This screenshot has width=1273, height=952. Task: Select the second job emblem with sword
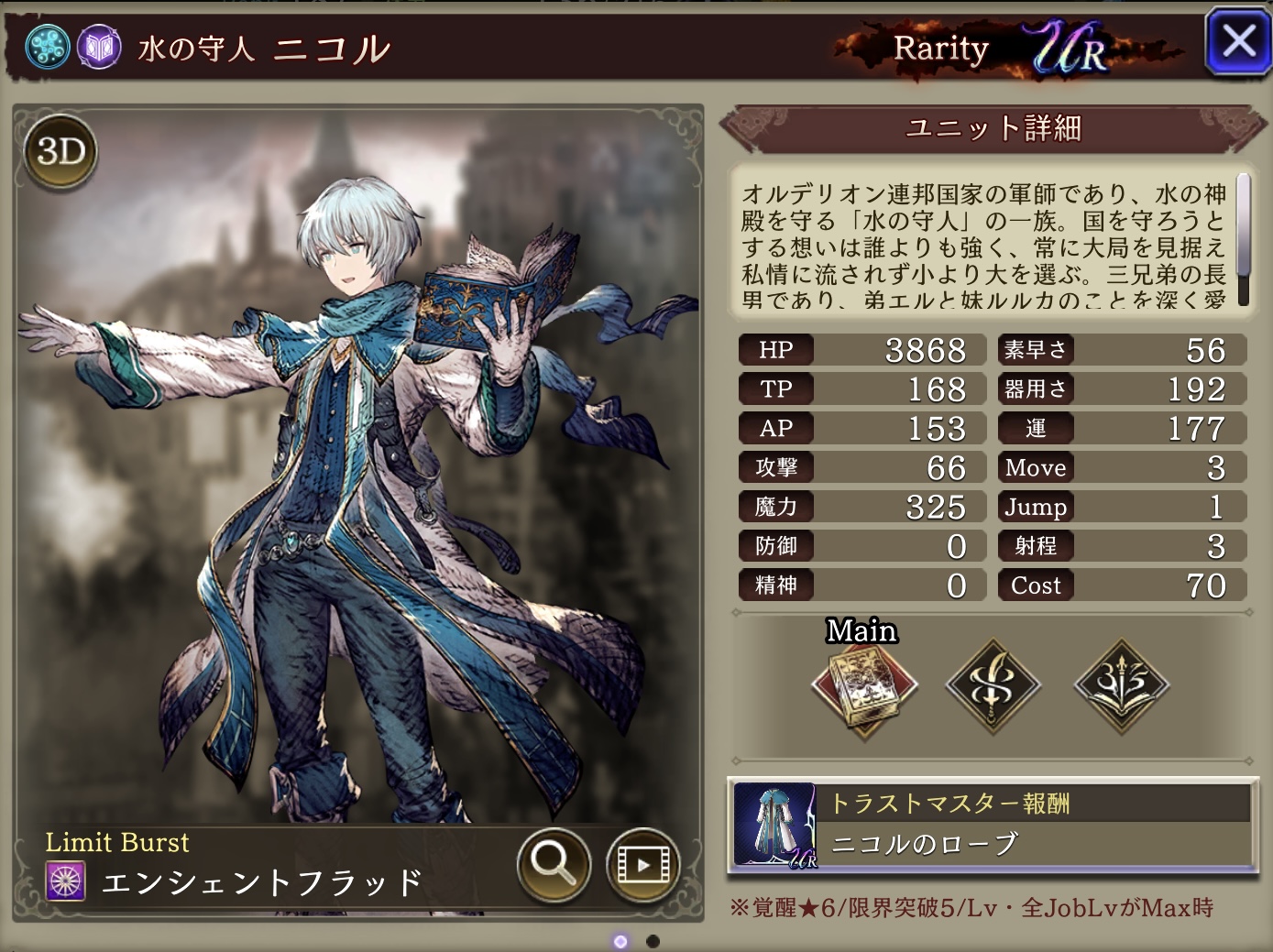coord(993,685)
